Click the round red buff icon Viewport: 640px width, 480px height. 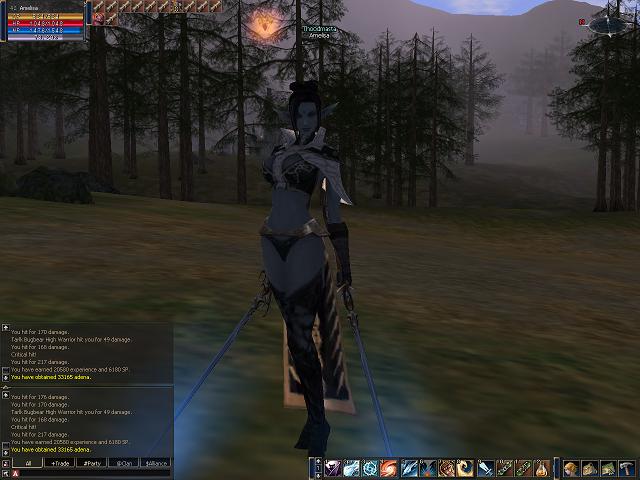pyautogui.click(x=98, y=19)
